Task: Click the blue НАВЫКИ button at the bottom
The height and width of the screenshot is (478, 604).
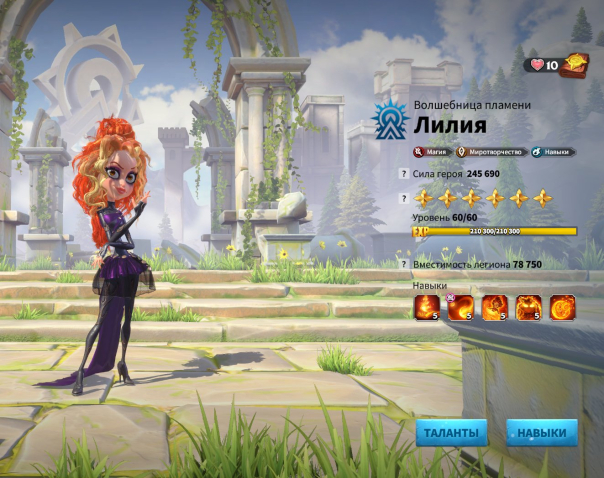Action: [x=541, y=433]
